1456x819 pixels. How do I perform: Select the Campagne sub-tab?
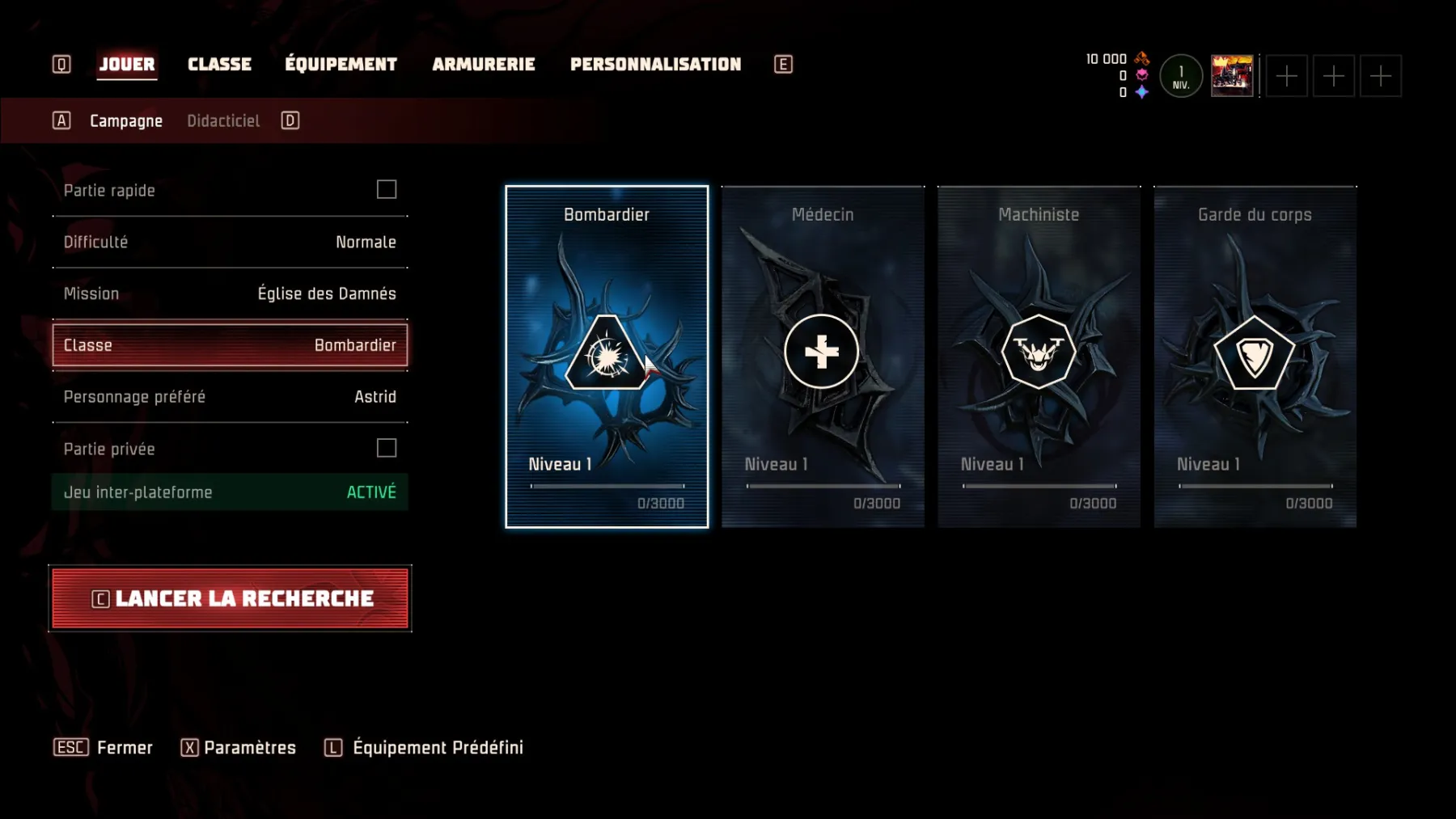126,121
